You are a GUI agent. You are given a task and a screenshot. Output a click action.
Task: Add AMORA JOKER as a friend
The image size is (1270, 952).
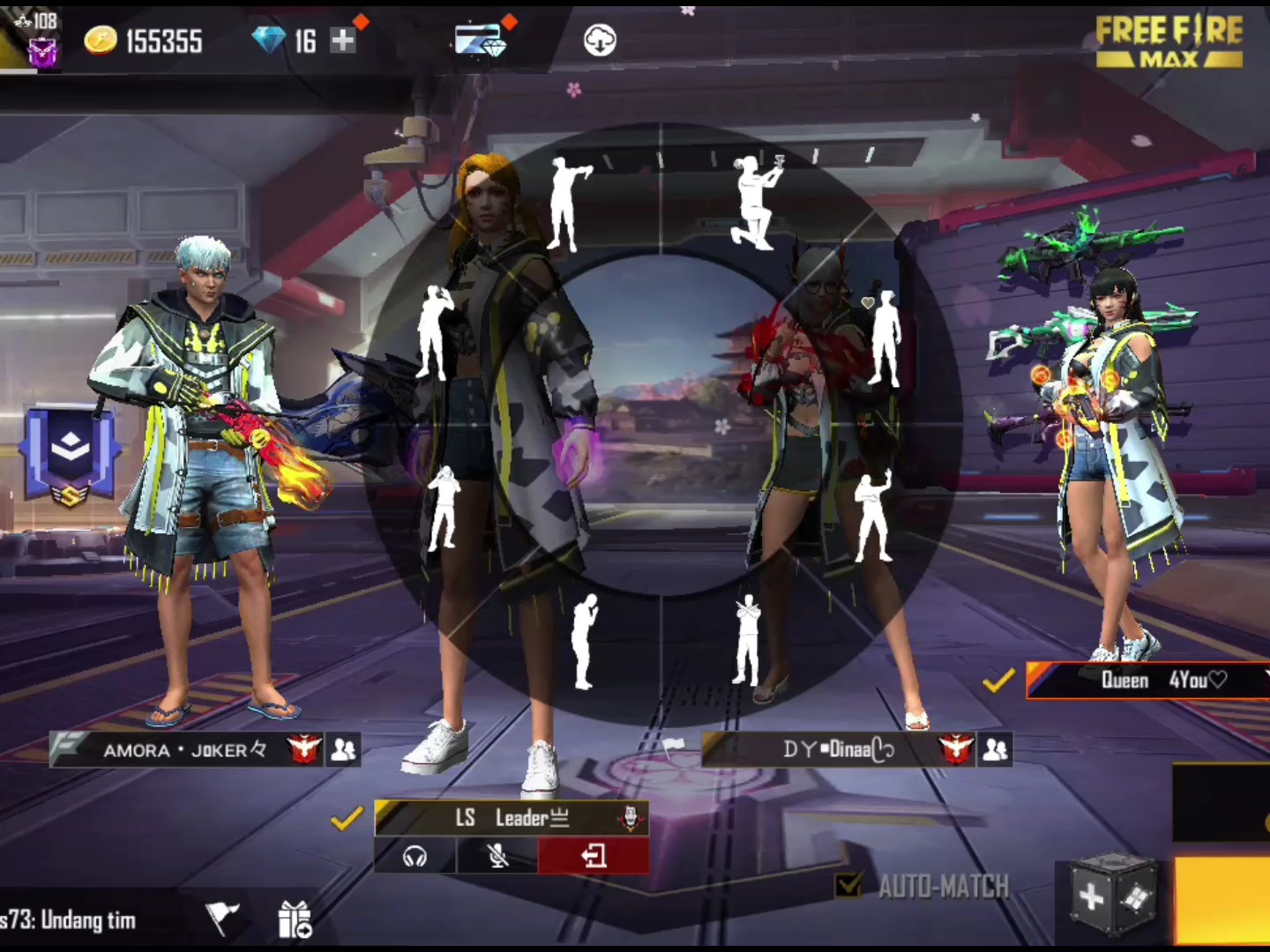coord(343,749)
